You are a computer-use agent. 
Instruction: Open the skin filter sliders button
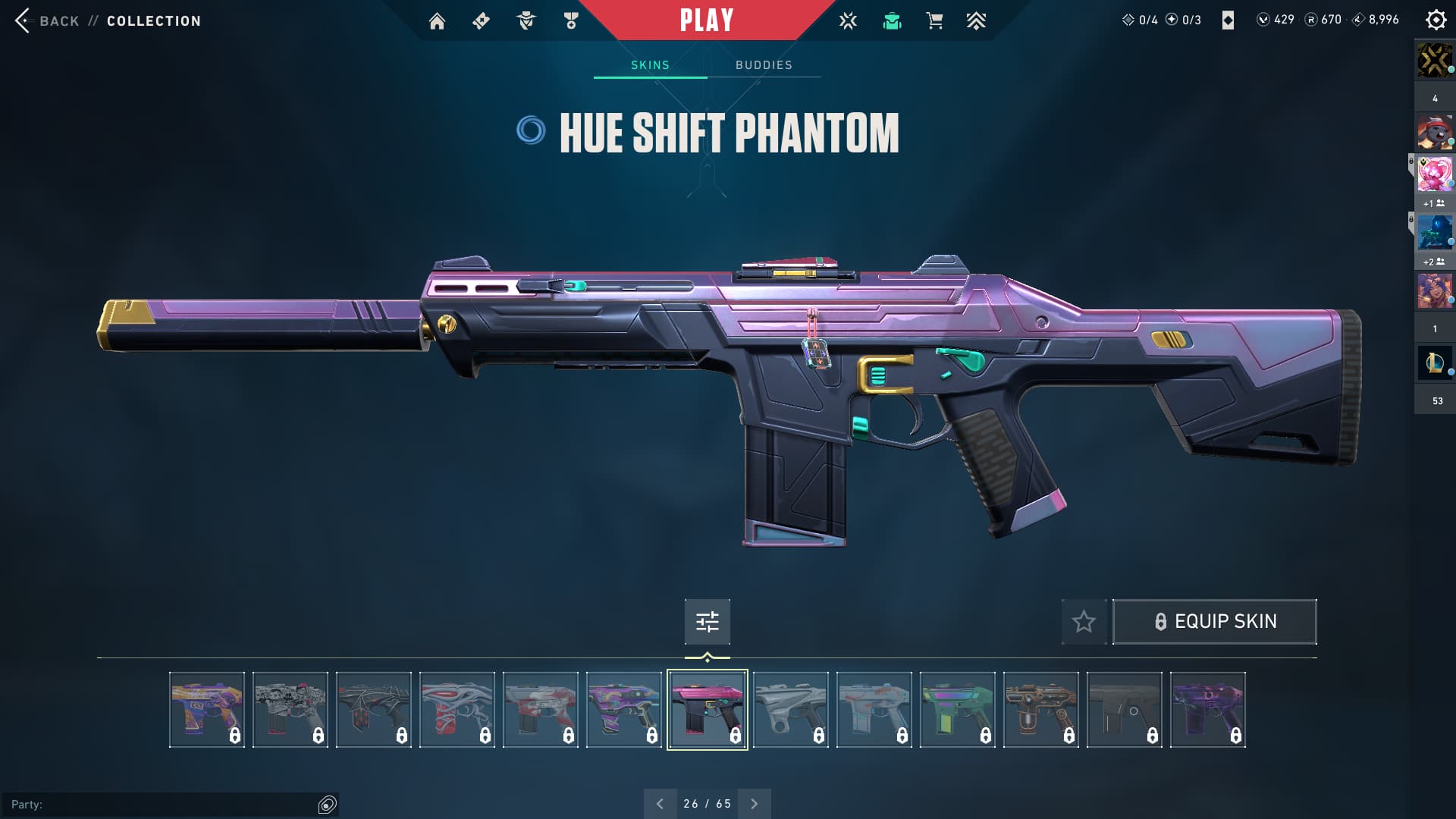[707, 622]
